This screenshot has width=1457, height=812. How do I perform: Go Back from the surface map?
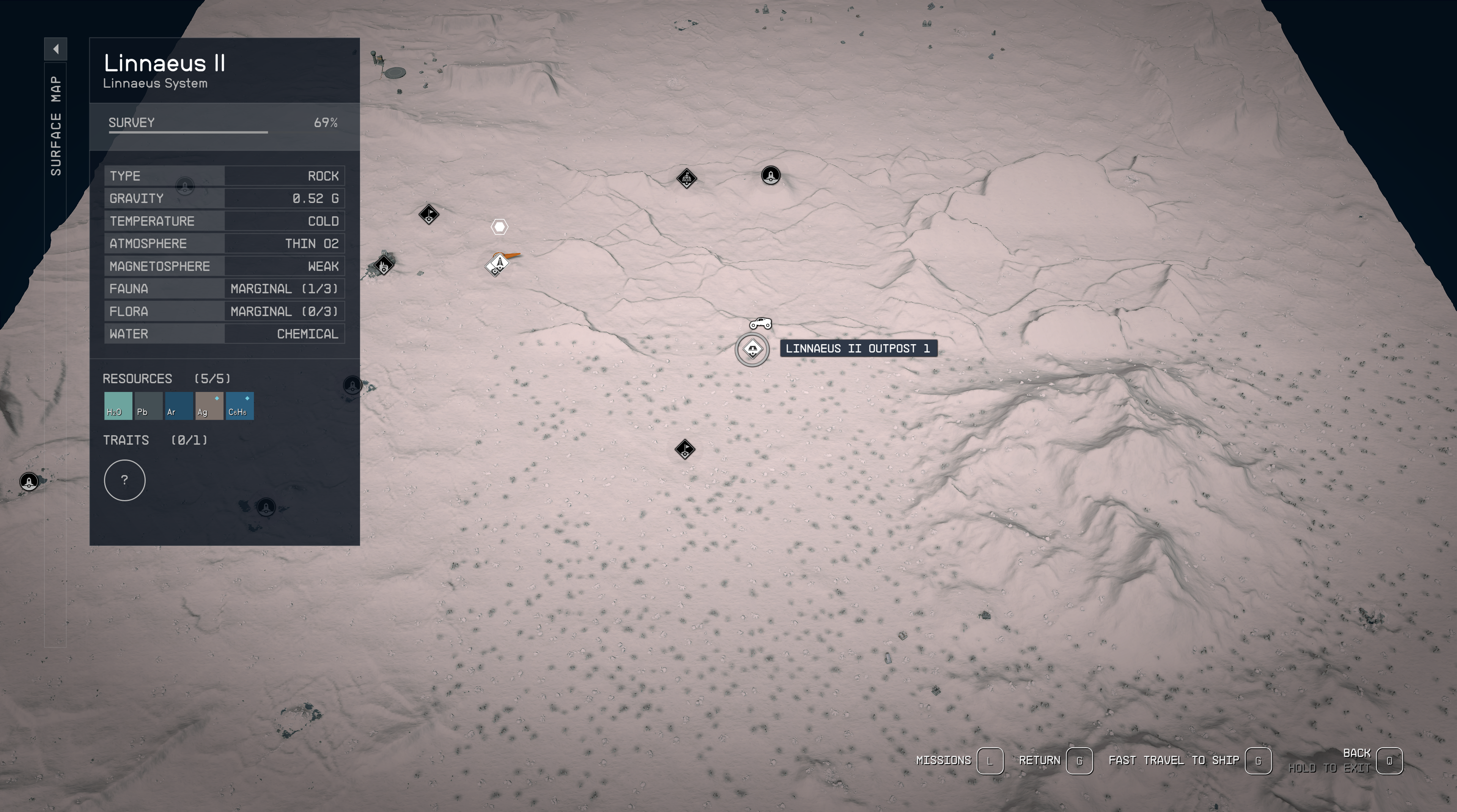(1389, 760)
